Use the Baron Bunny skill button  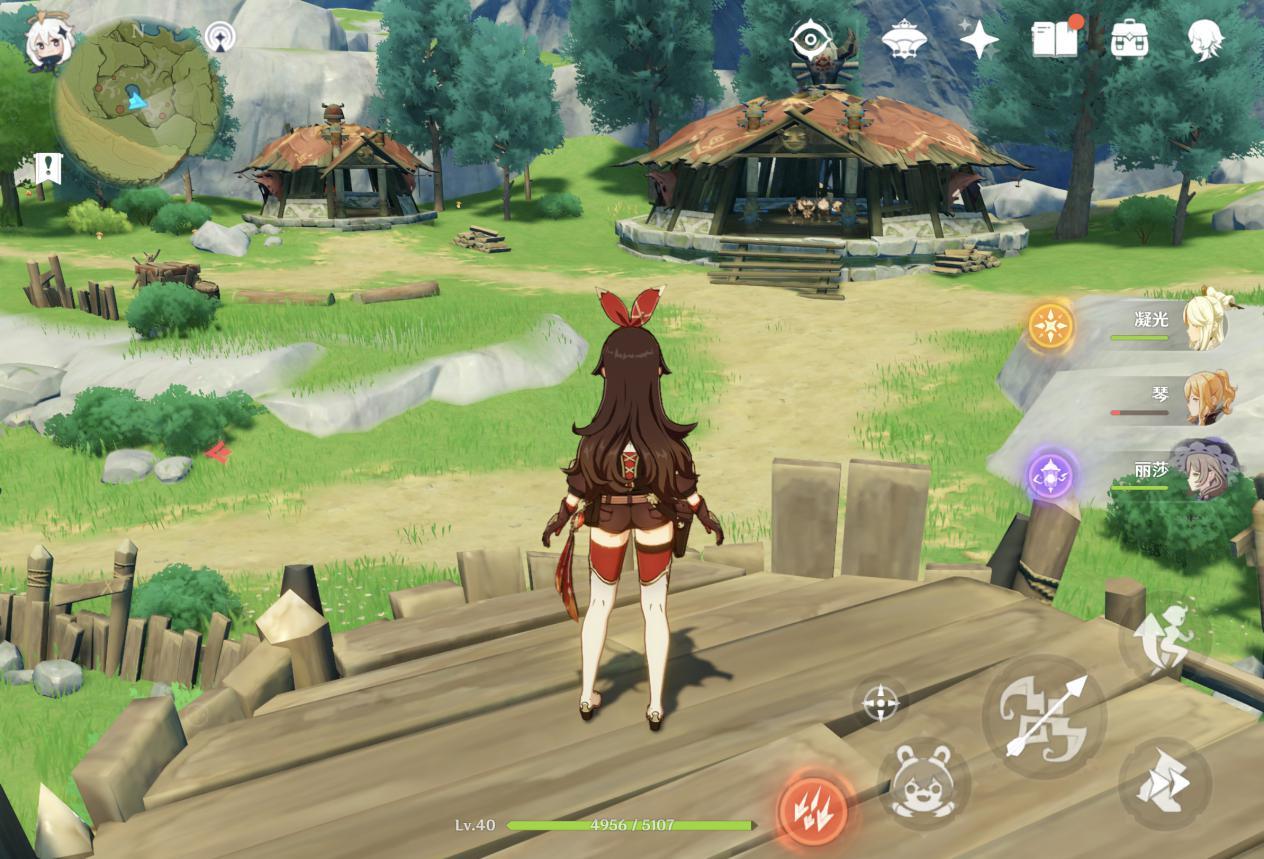tap(923, 783)
